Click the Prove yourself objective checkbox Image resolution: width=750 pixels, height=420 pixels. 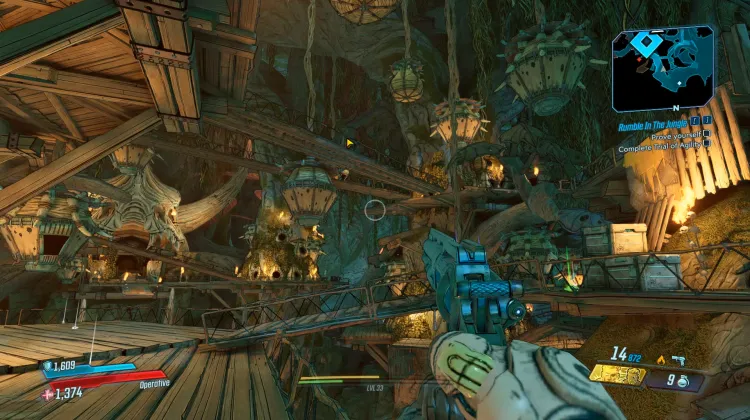707,133
